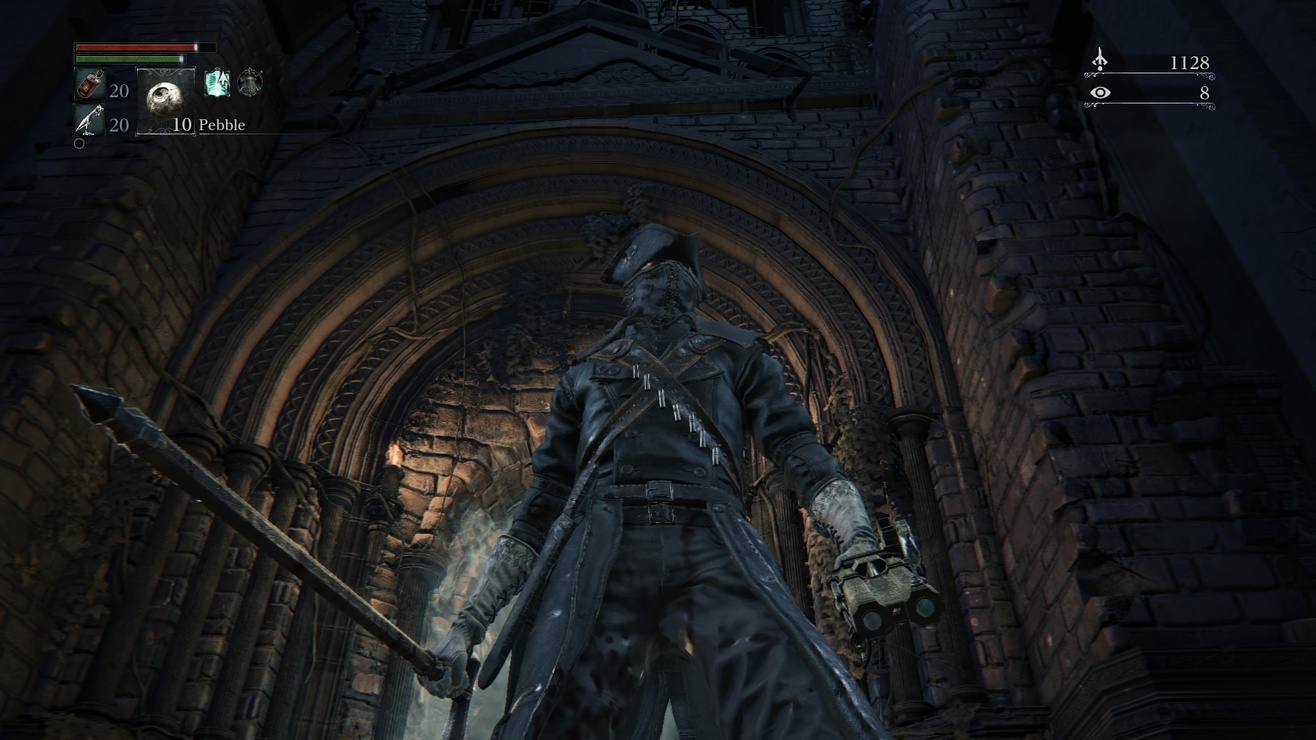Use the Pebble quick item slot
The image size is (1316, 740).
coord(165,100)
